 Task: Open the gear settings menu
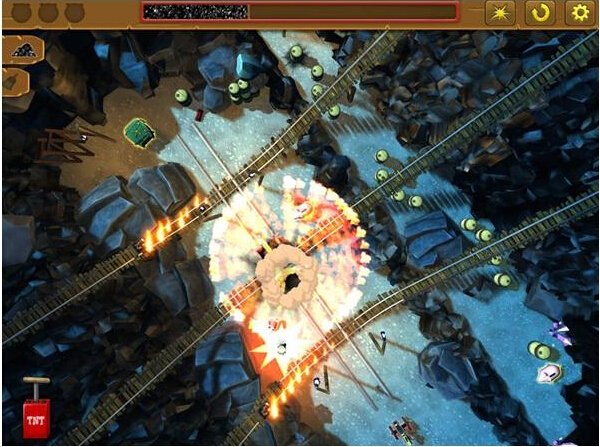(x=578, y=13)
